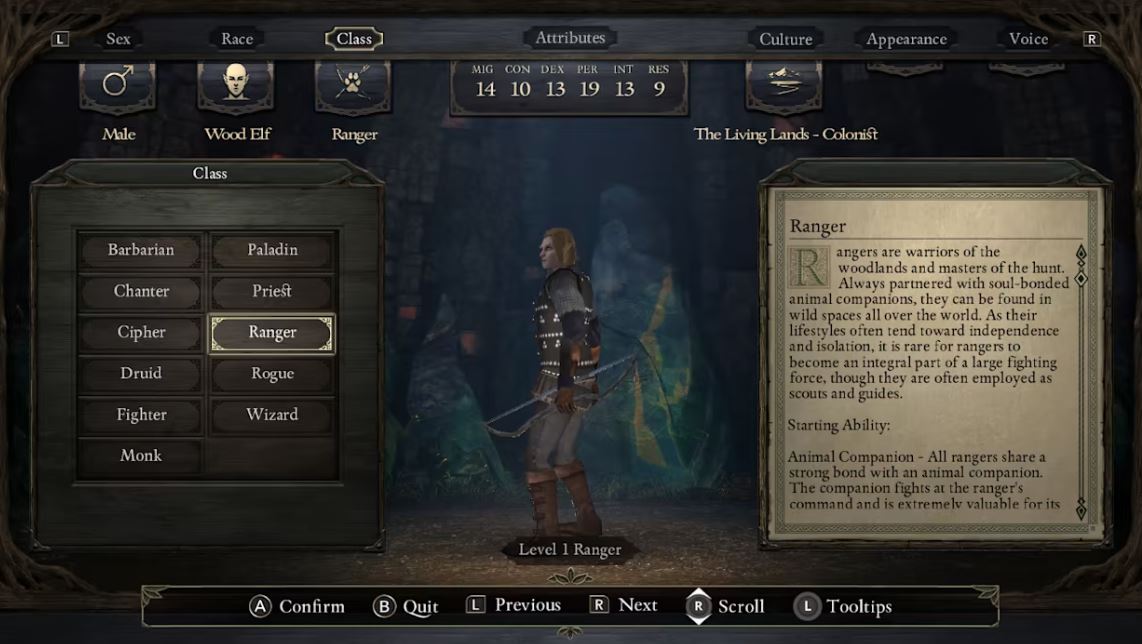
Task: Select the Barbarian class
Action: (141, 250)
